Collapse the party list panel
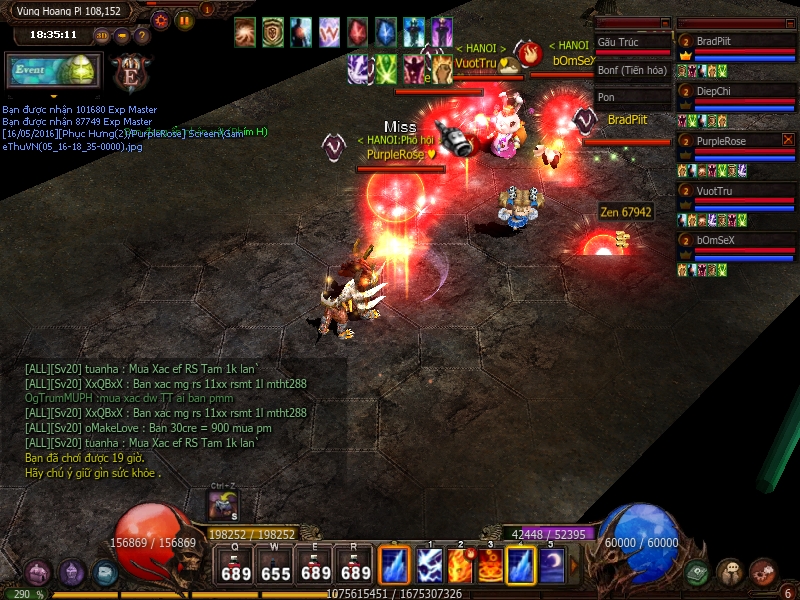The height and width of the screenshot is (600, 800). [791, 23]
